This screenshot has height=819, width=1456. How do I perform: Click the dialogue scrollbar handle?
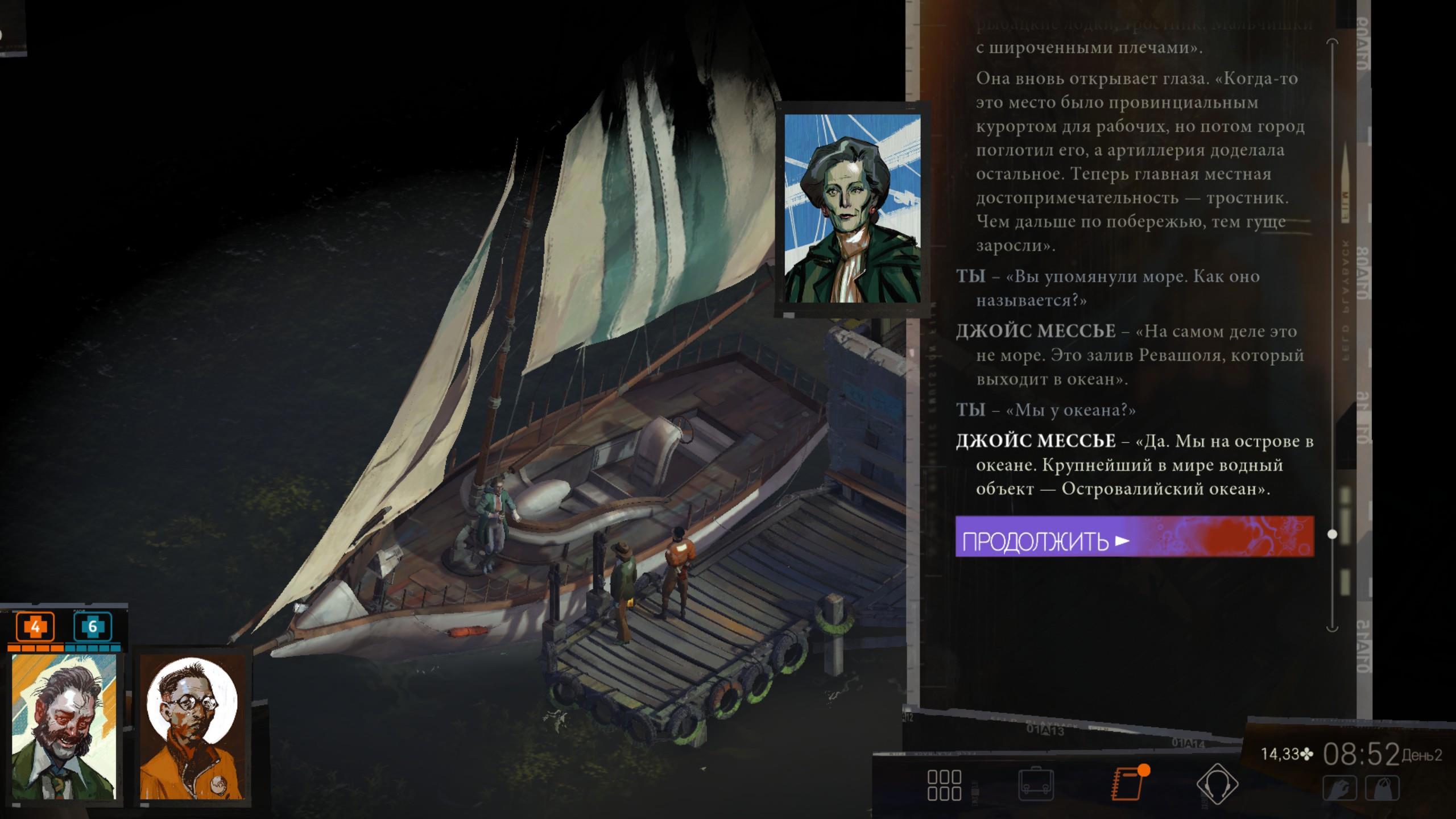pos(1332,534)
